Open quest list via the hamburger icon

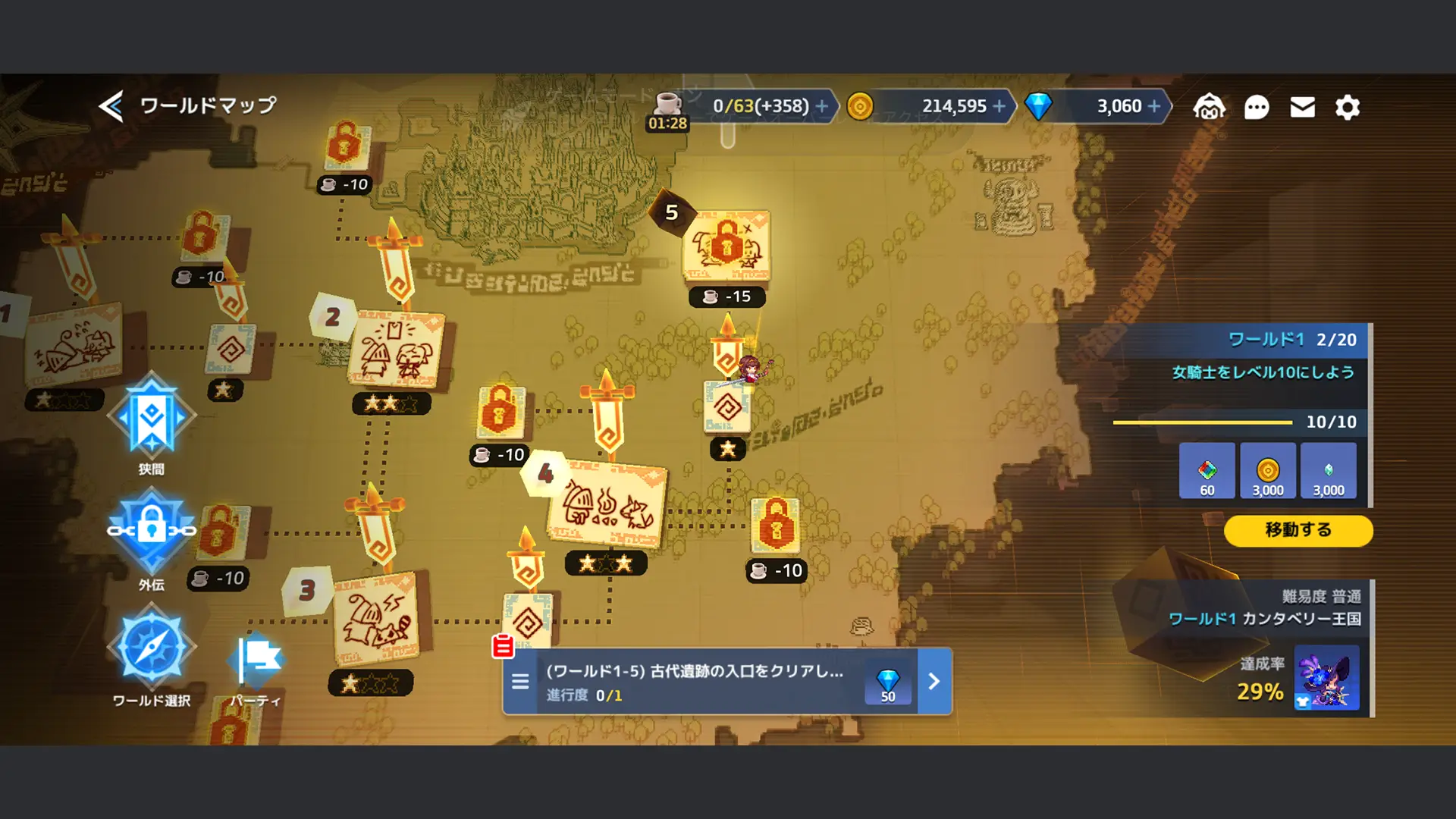pos(520,682)
